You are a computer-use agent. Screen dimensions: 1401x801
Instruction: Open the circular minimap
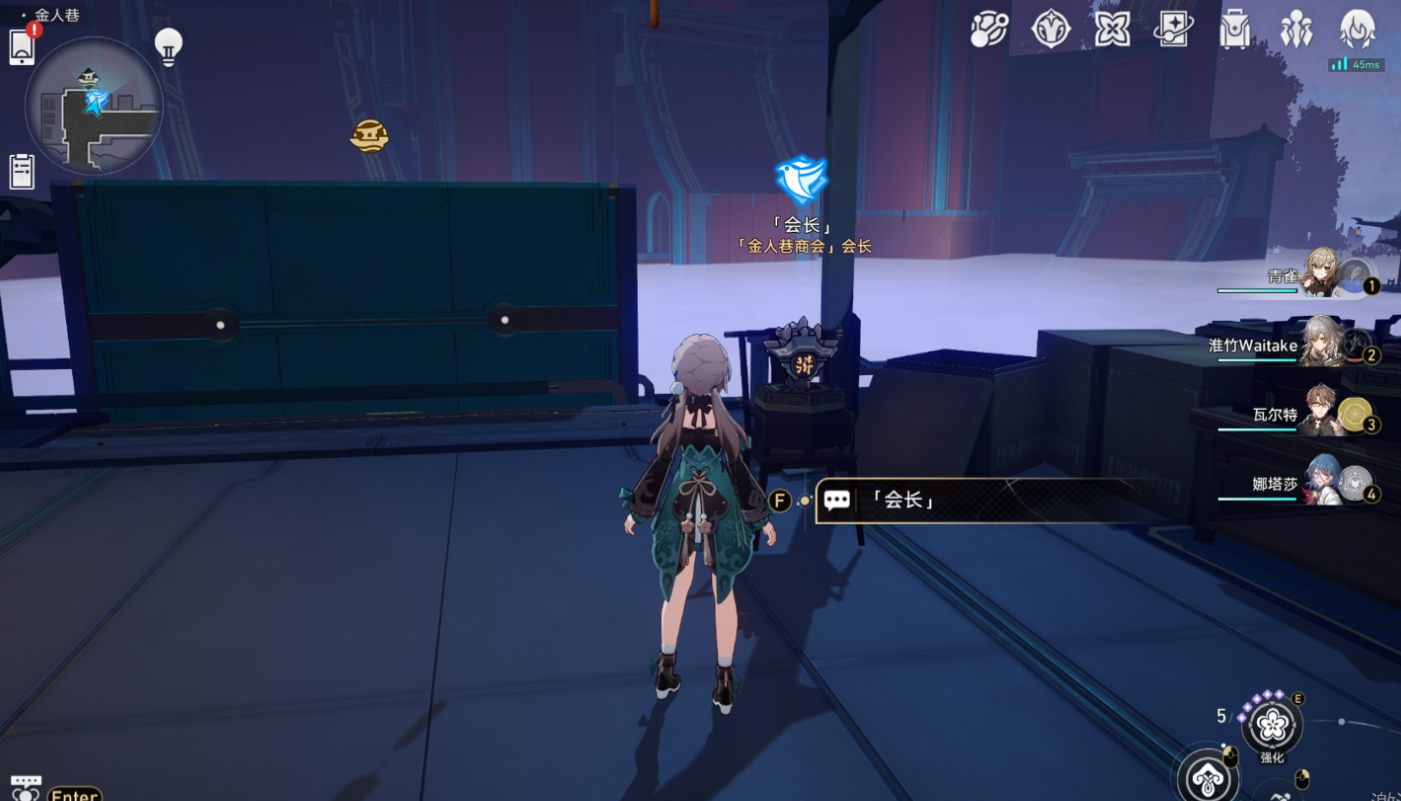[94, 106]
